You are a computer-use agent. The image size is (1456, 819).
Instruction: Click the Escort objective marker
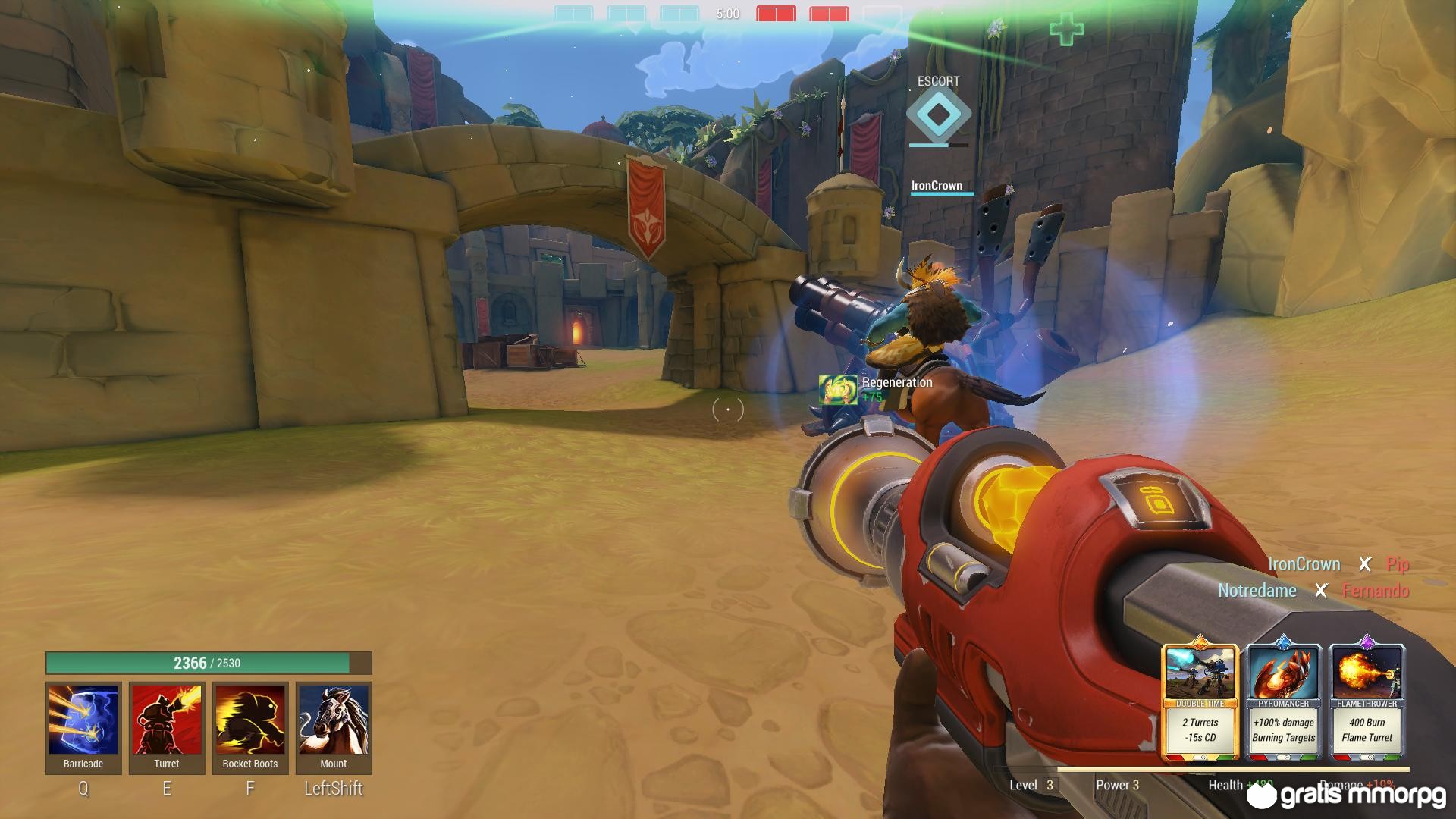click(x=938, y=115)
